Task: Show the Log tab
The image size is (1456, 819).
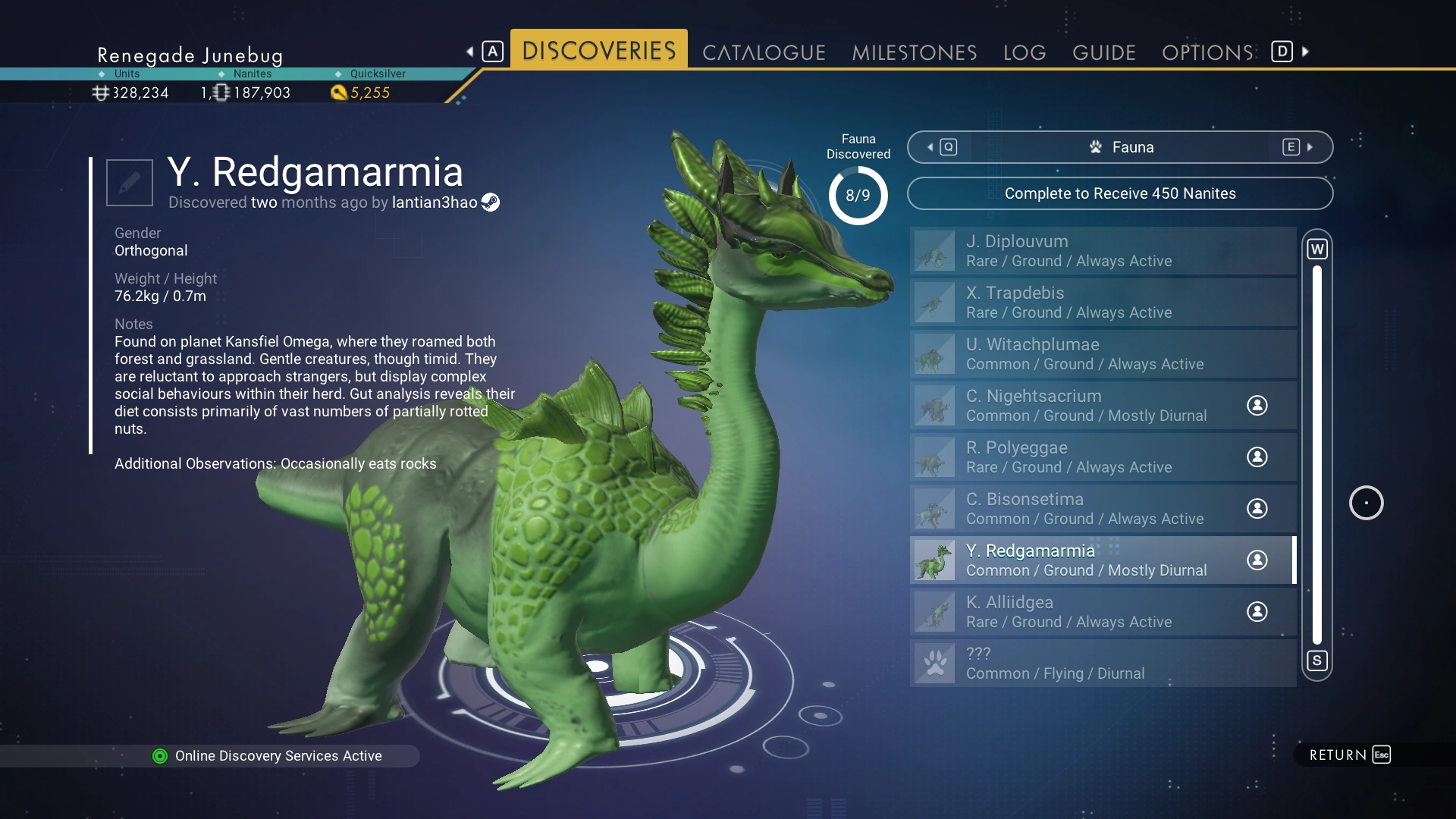Action: 1025,52
